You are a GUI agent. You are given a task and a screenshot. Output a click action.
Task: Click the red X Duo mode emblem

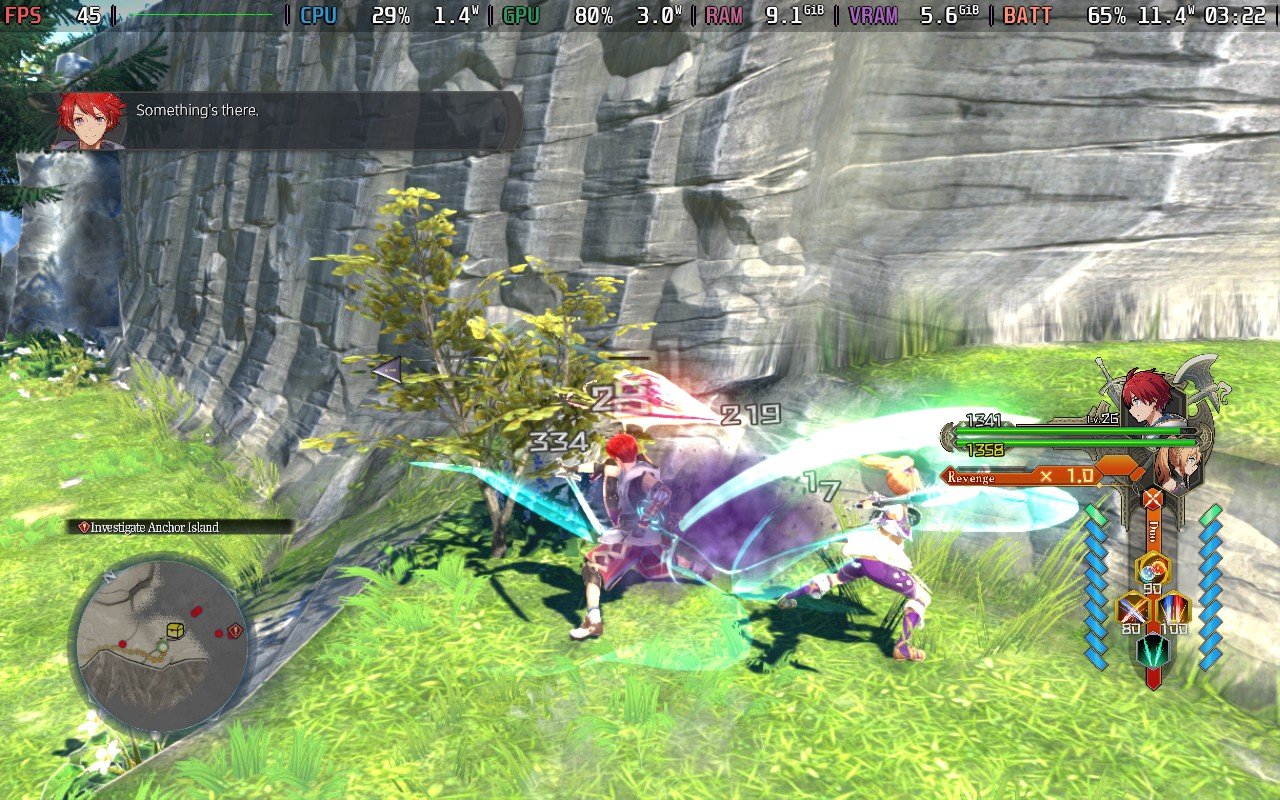point(1152,497)
